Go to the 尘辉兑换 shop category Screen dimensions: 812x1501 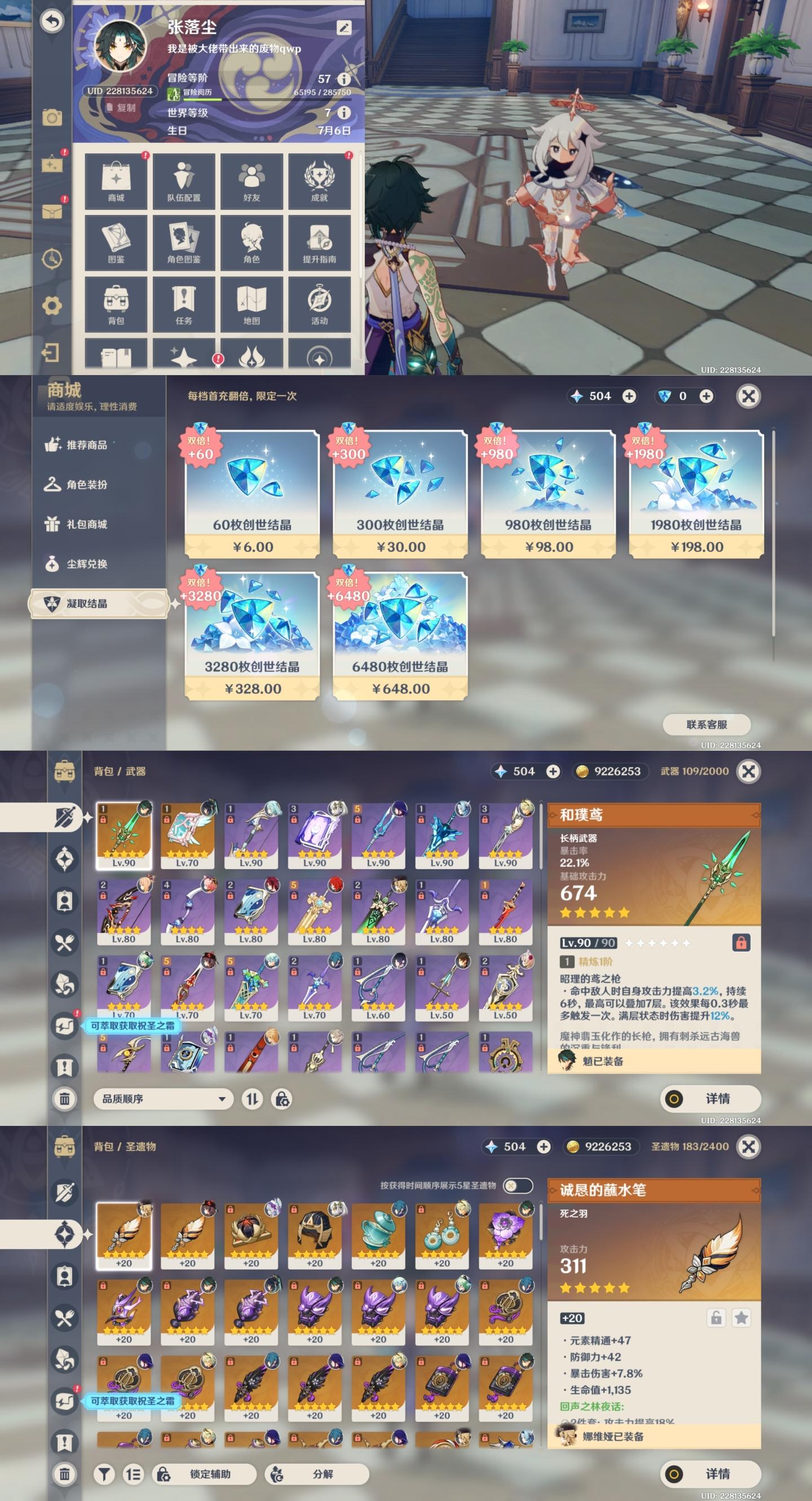click(x=86, y=564)
